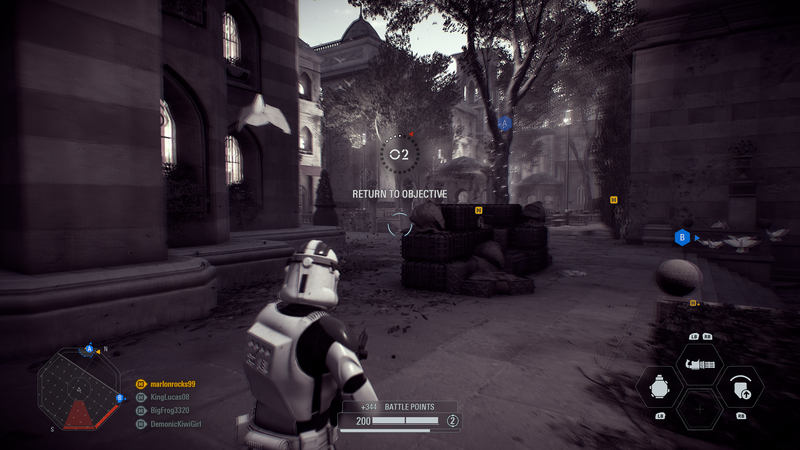Activate the thermal detonator grenade ability
The image size is (800, 450).
(x=660, y=386)
